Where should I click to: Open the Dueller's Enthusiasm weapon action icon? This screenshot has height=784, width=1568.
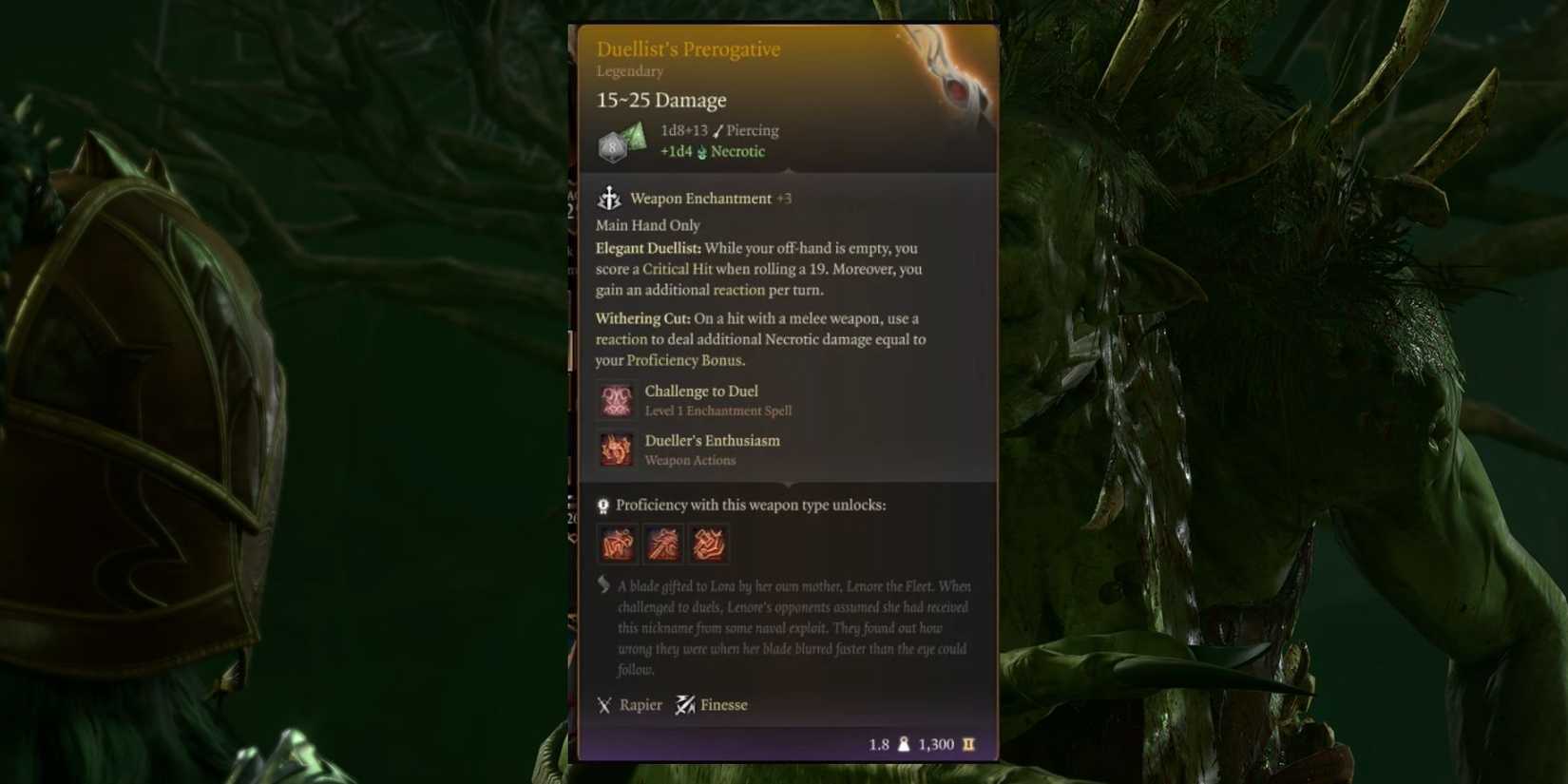click(x=616, y=449)
